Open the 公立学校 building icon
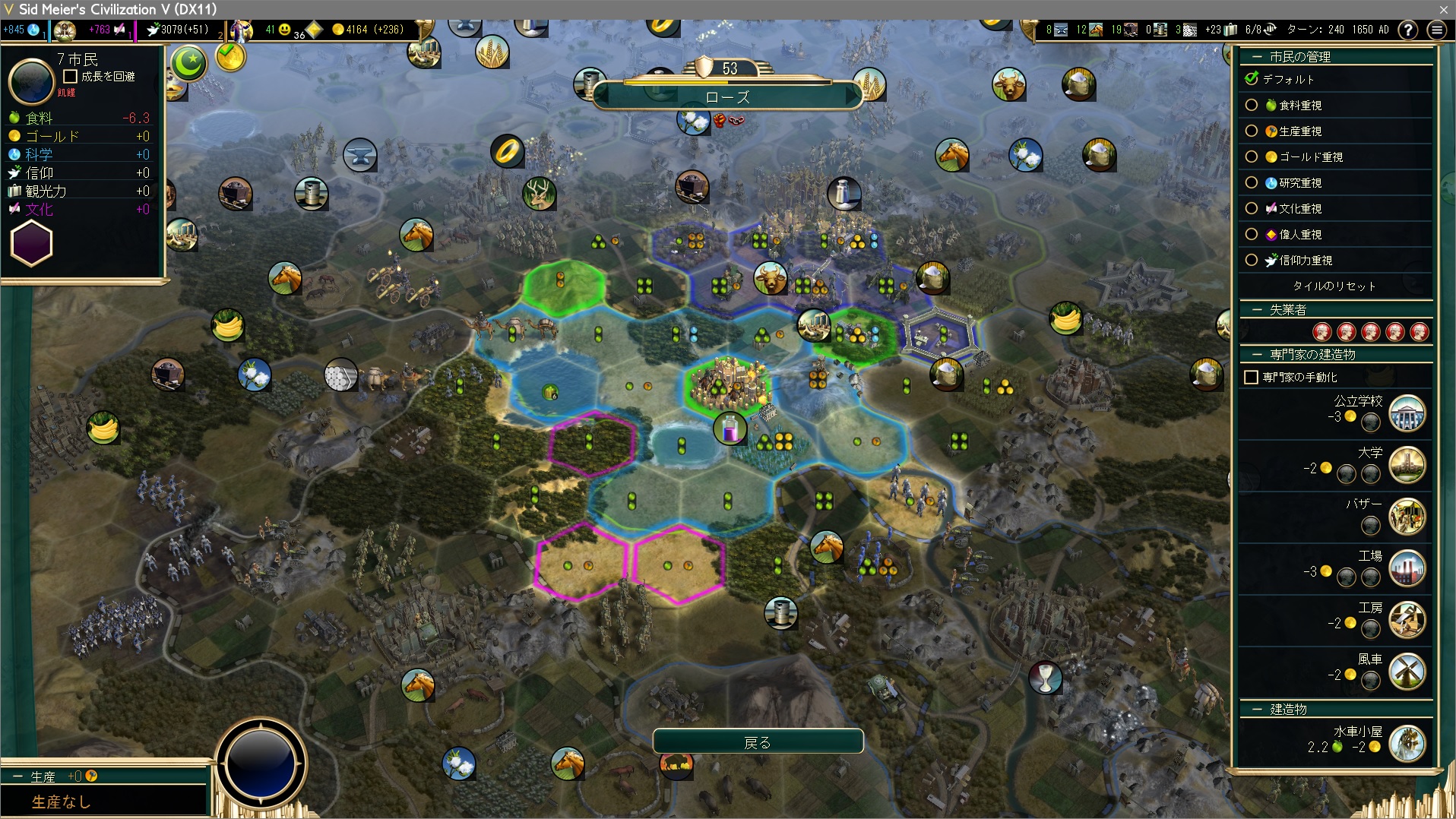 point(1407,414)
